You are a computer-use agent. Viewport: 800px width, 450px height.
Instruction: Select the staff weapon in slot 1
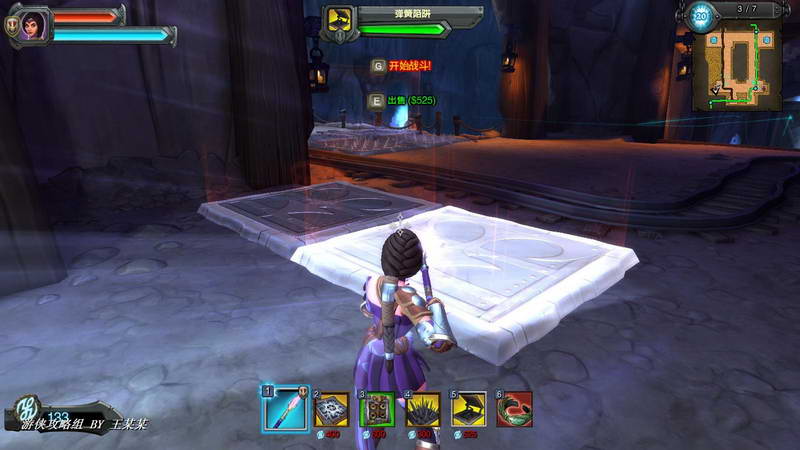pos(285,408)
